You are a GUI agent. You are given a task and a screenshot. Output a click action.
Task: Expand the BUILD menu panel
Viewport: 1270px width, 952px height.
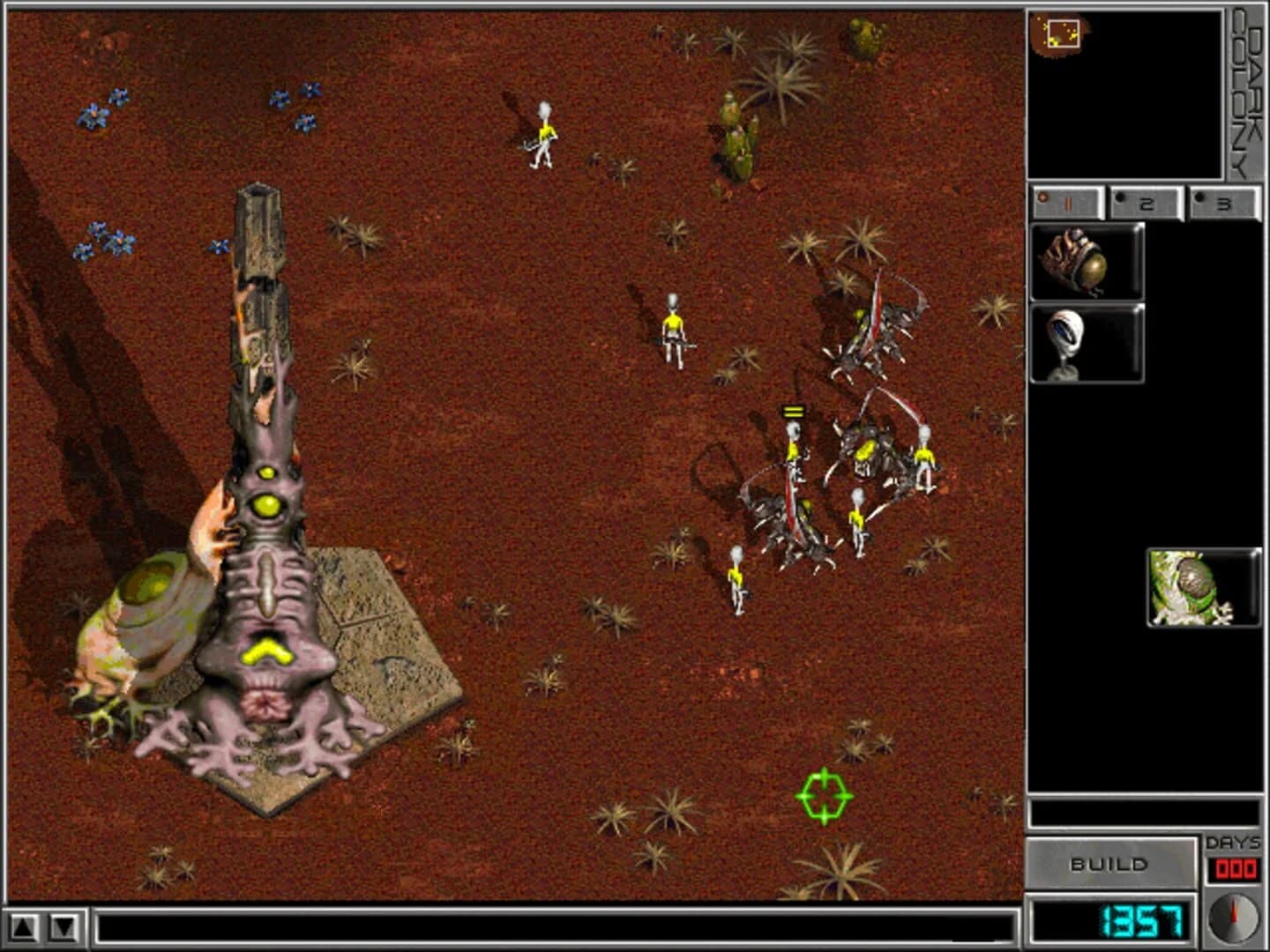pos(1111,865)
